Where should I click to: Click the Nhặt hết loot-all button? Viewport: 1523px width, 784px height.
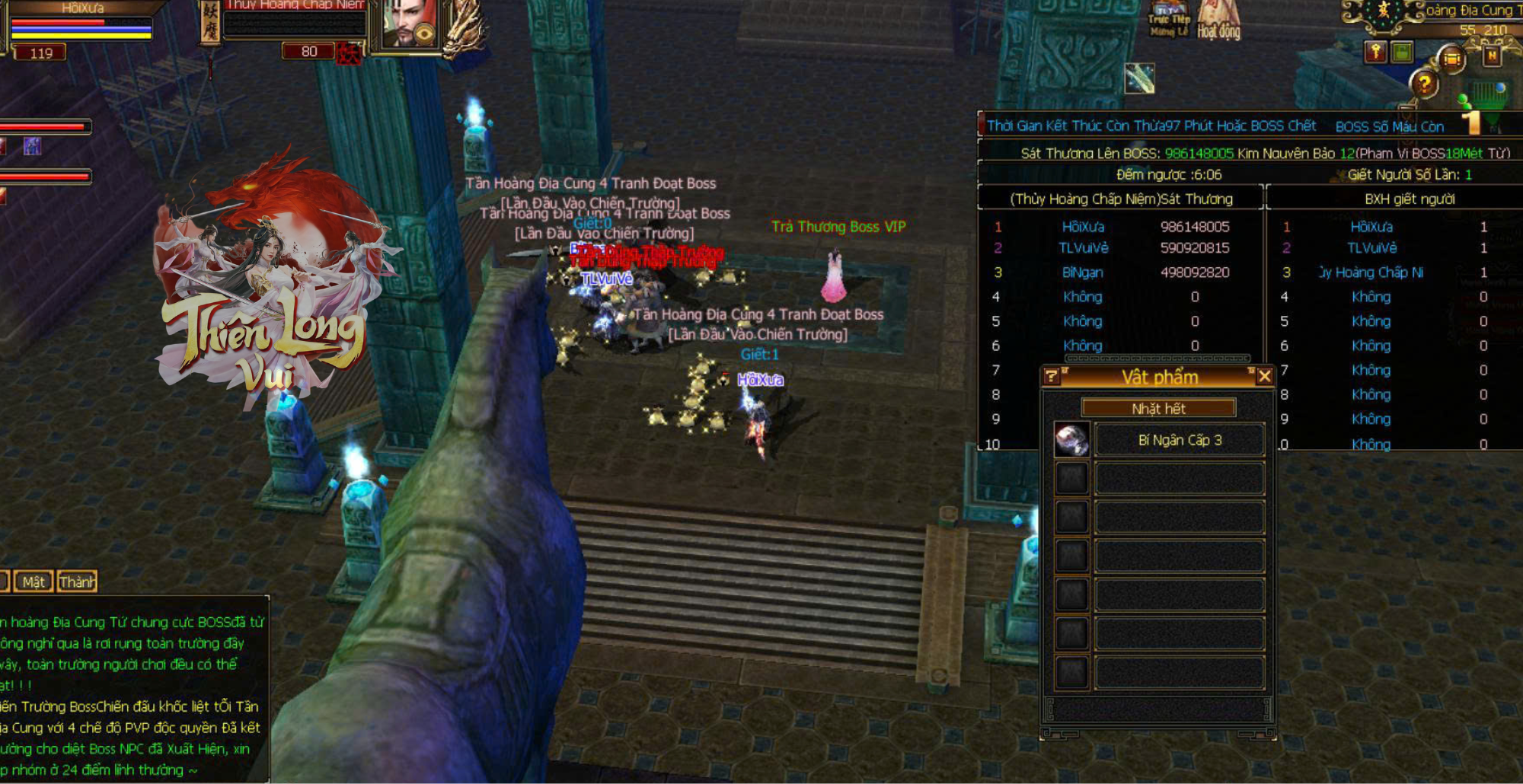pyautogui.click(x=1158, y=409)
